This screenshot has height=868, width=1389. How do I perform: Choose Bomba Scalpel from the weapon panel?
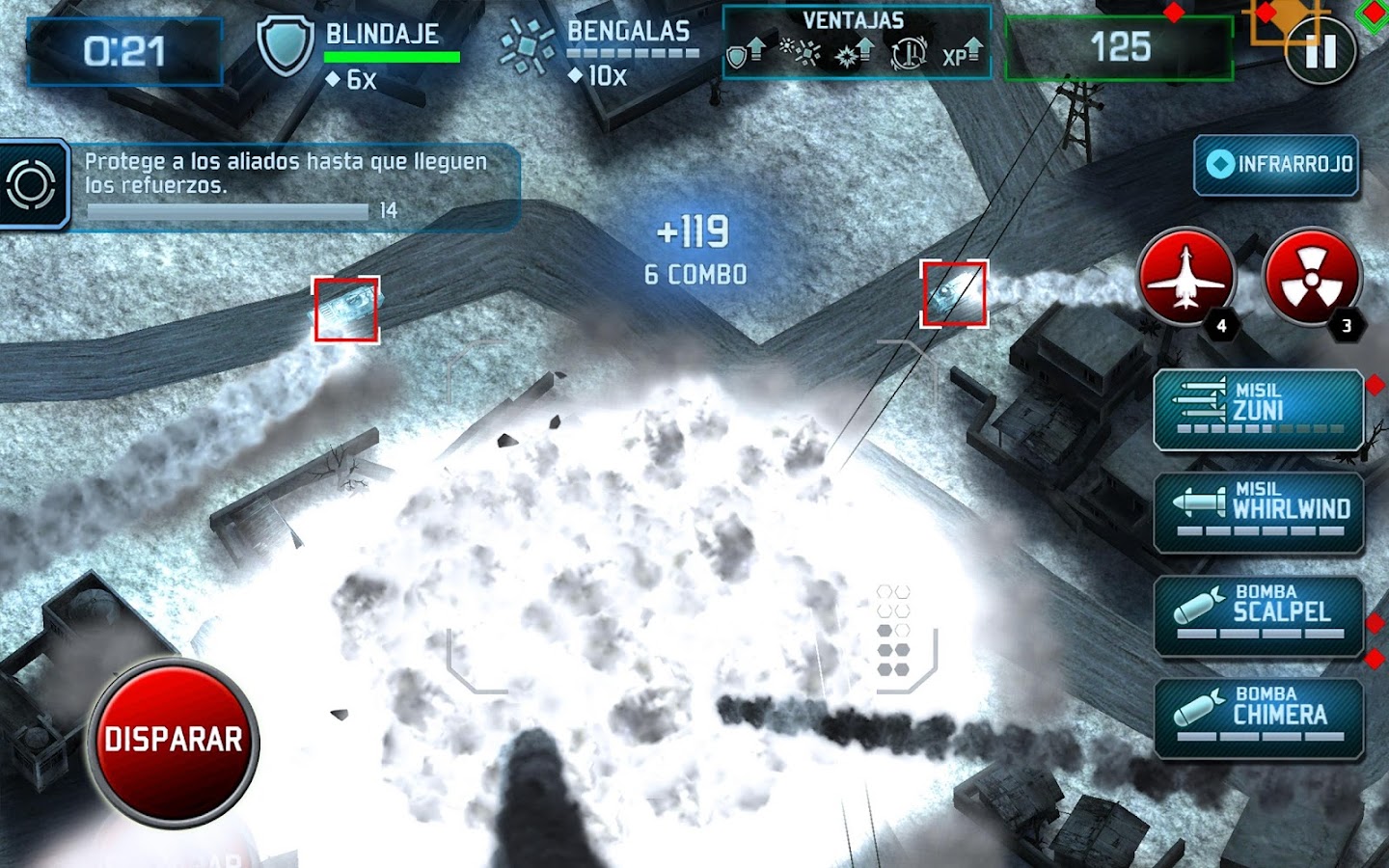click(1259, 614)
